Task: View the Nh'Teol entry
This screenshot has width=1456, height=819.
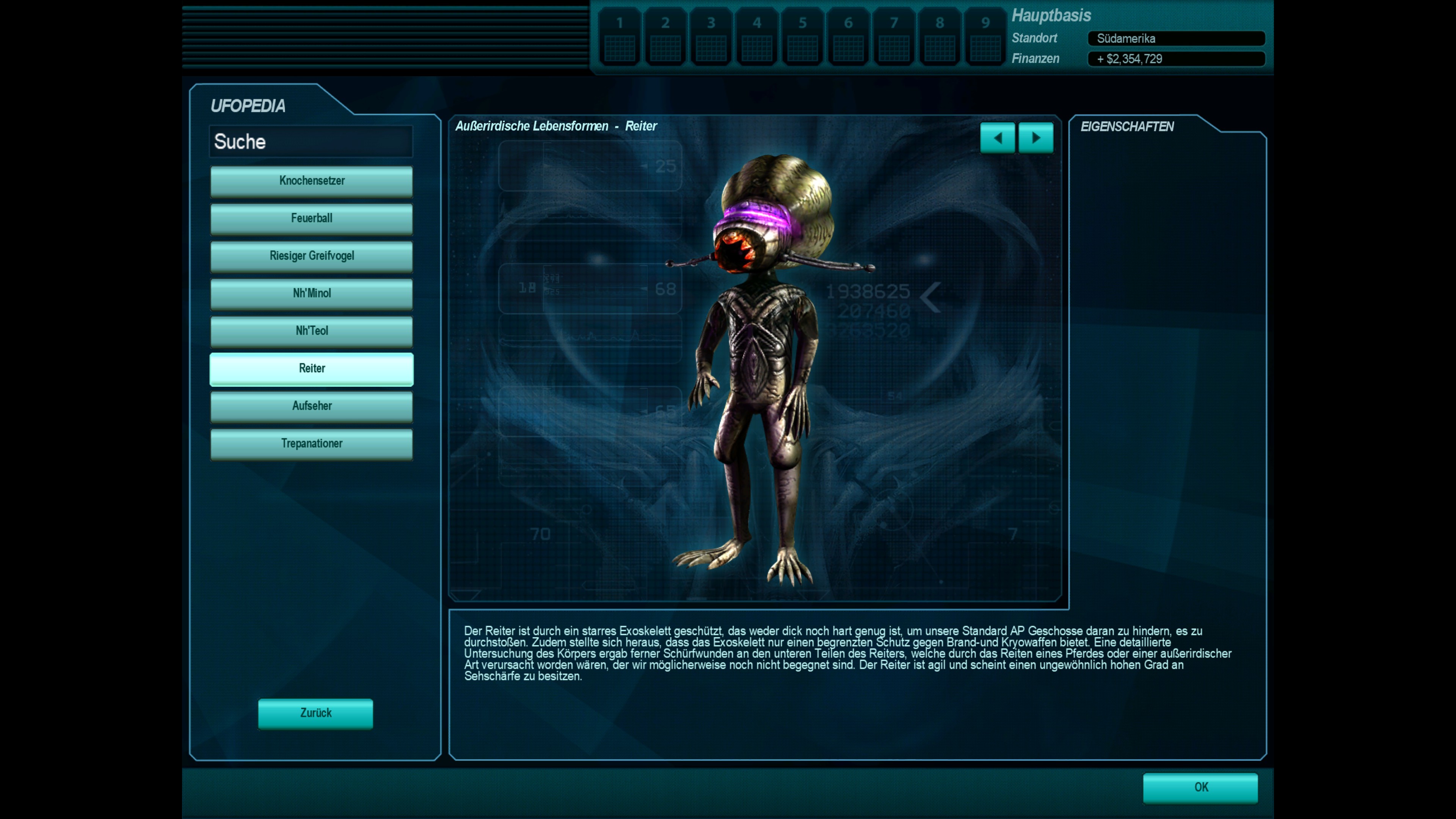Action: [311, 331]
